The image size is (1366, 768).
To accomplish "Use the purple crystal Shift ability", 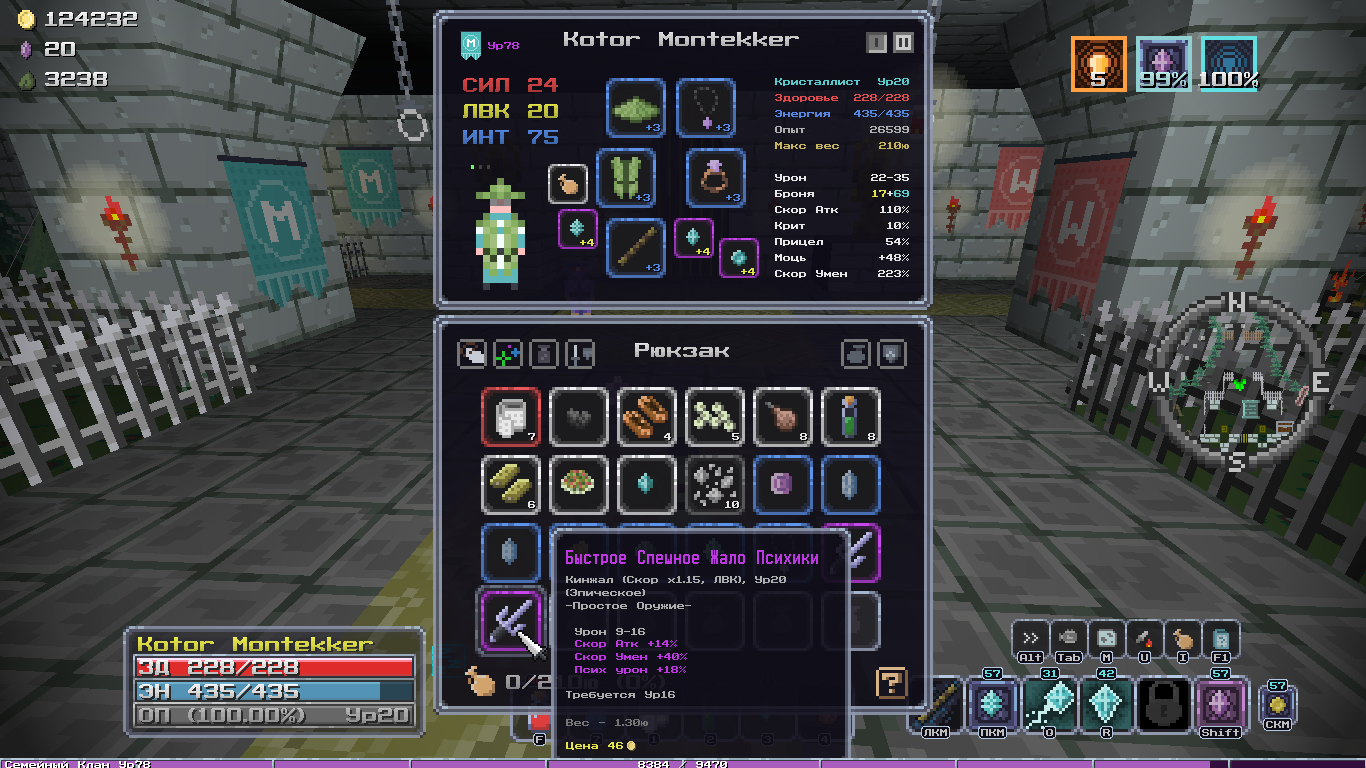I will pyautogui.click(x=1221, y=704).
